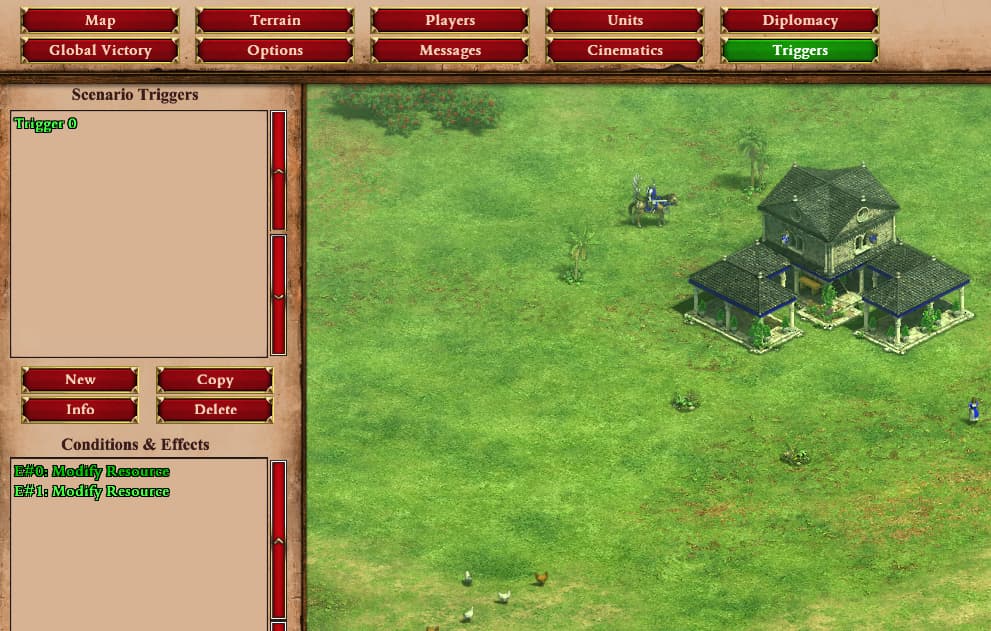Choose effect E#1: Modify Resource

[92, 492]
